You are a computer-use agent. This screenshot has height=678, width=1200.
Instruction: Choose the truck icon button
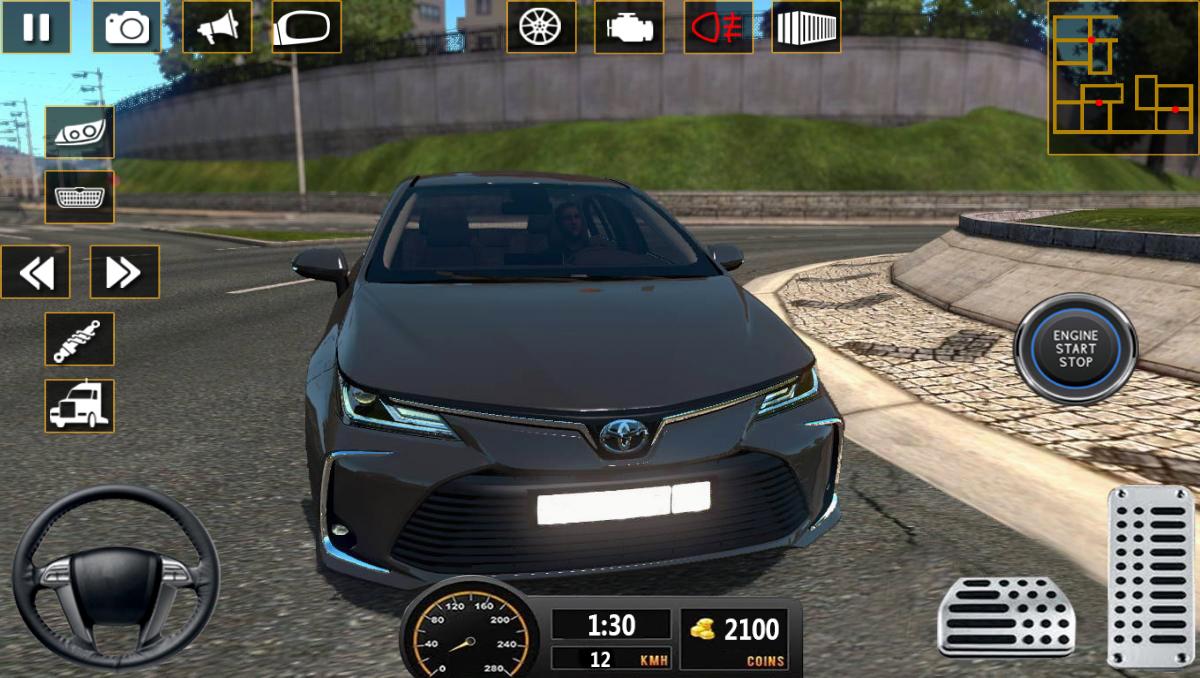[x=79, y=406]
